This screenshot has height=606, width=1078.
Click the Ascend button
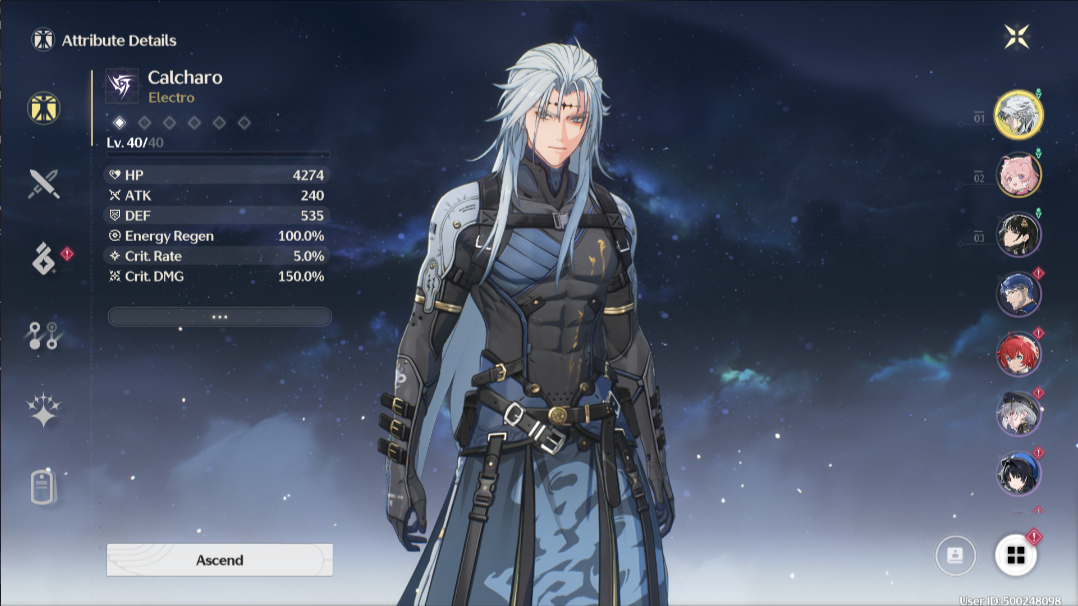coord(219,560)
